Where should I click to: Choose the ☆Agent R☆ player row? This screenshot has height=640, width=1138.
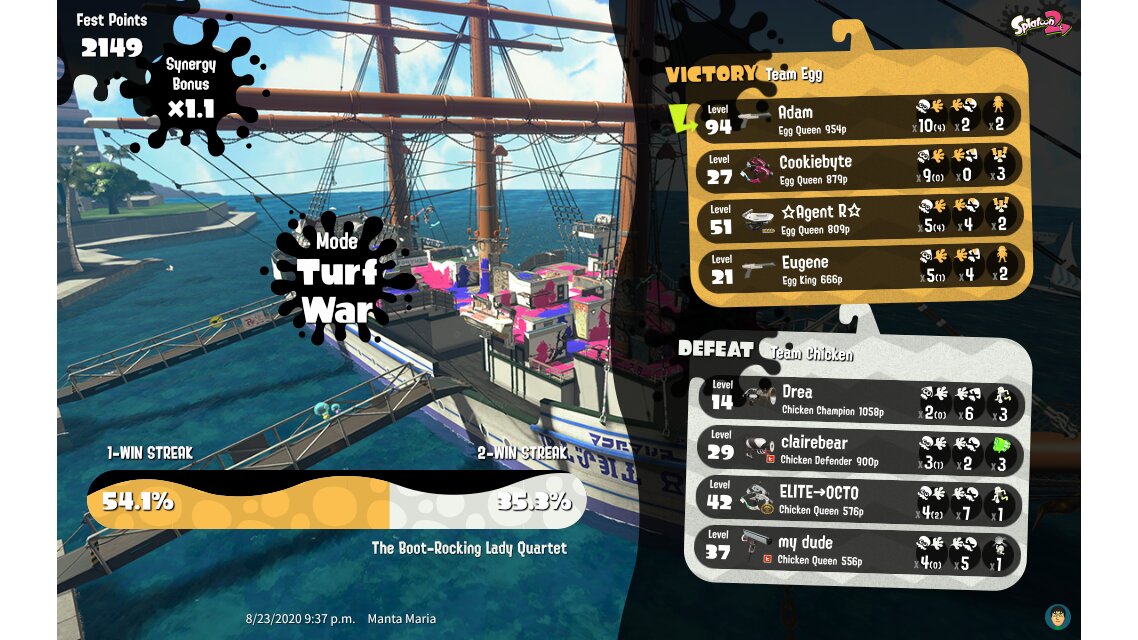click(860, 217)
